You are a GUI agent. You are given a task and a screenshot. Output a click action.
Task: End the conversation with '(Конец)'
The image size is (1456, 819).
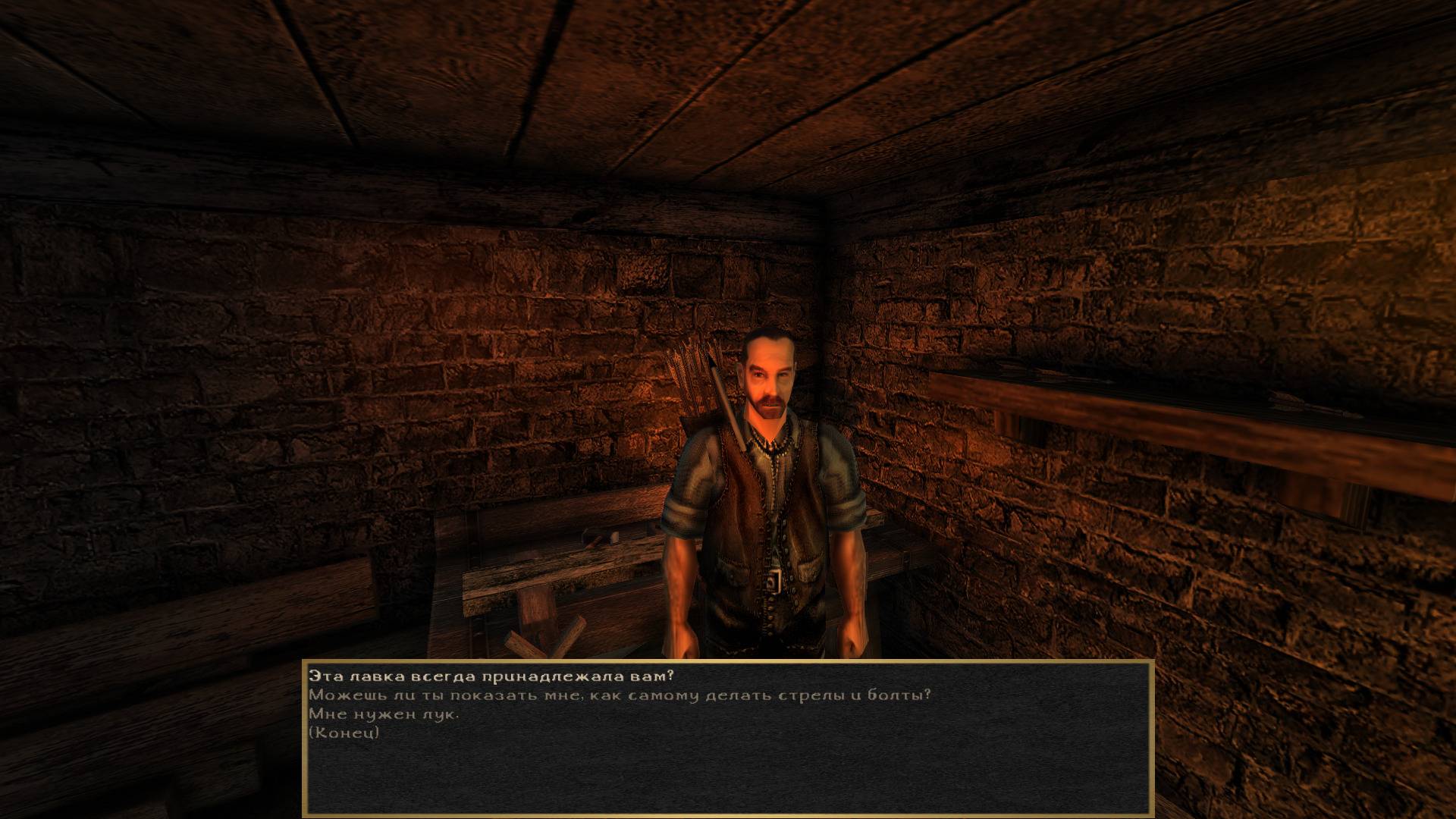click(x=344, y=733)
